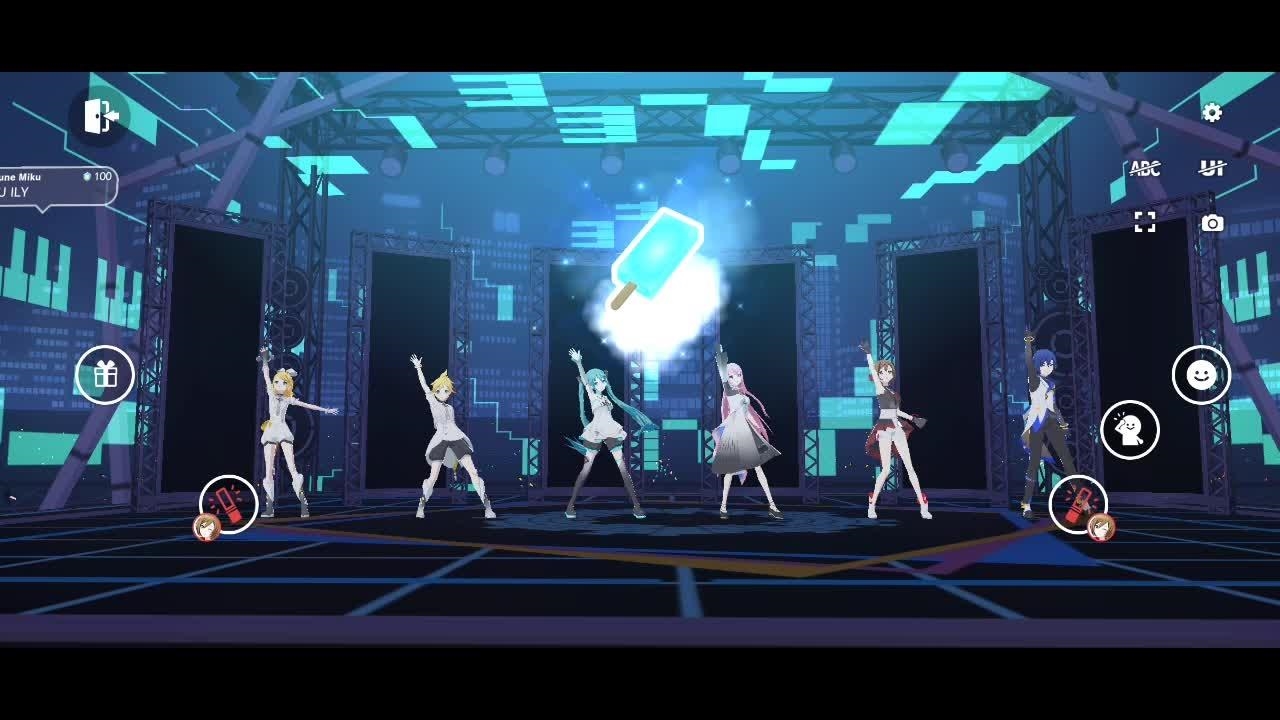The height and width of the screenshot is (720, 1280).
Task: Exit the virtual live via door icon
Action: (100, 116)
